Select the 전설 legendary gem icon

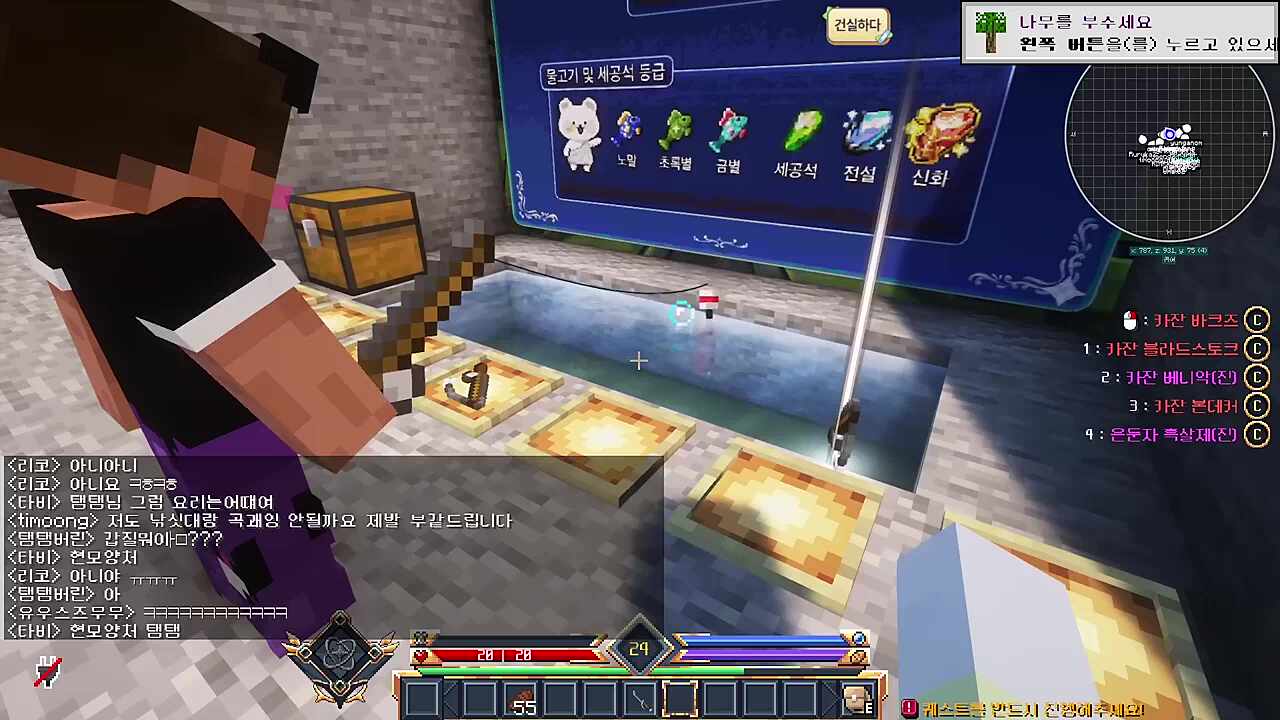click(866, 130)
